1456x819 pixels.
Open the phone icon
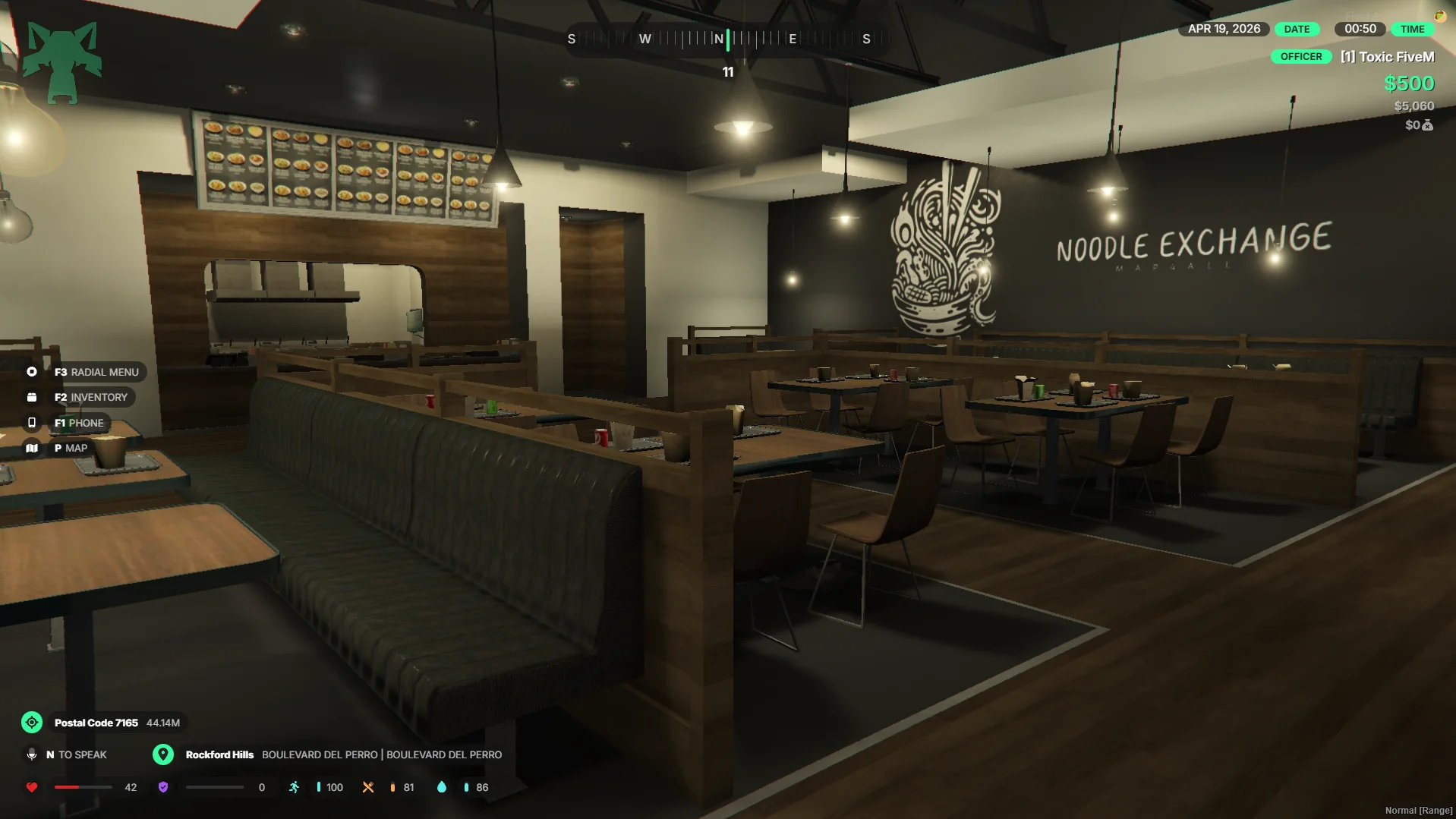(x=32, y=423)
